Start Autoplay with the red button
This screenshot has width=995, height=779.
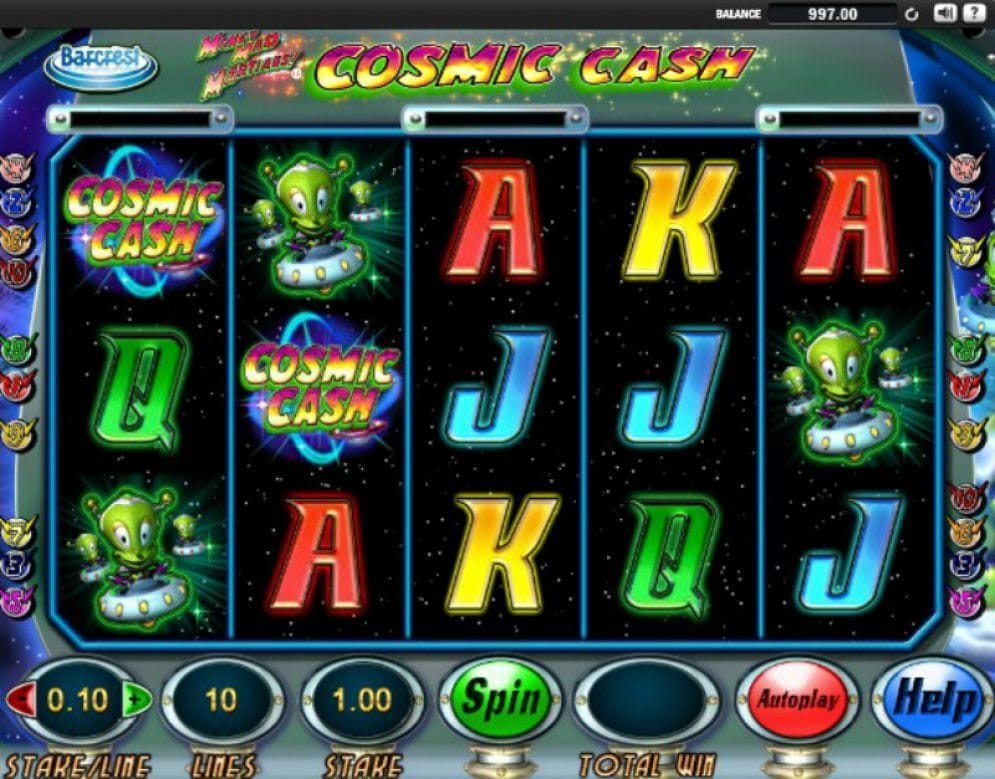(796, 699)
